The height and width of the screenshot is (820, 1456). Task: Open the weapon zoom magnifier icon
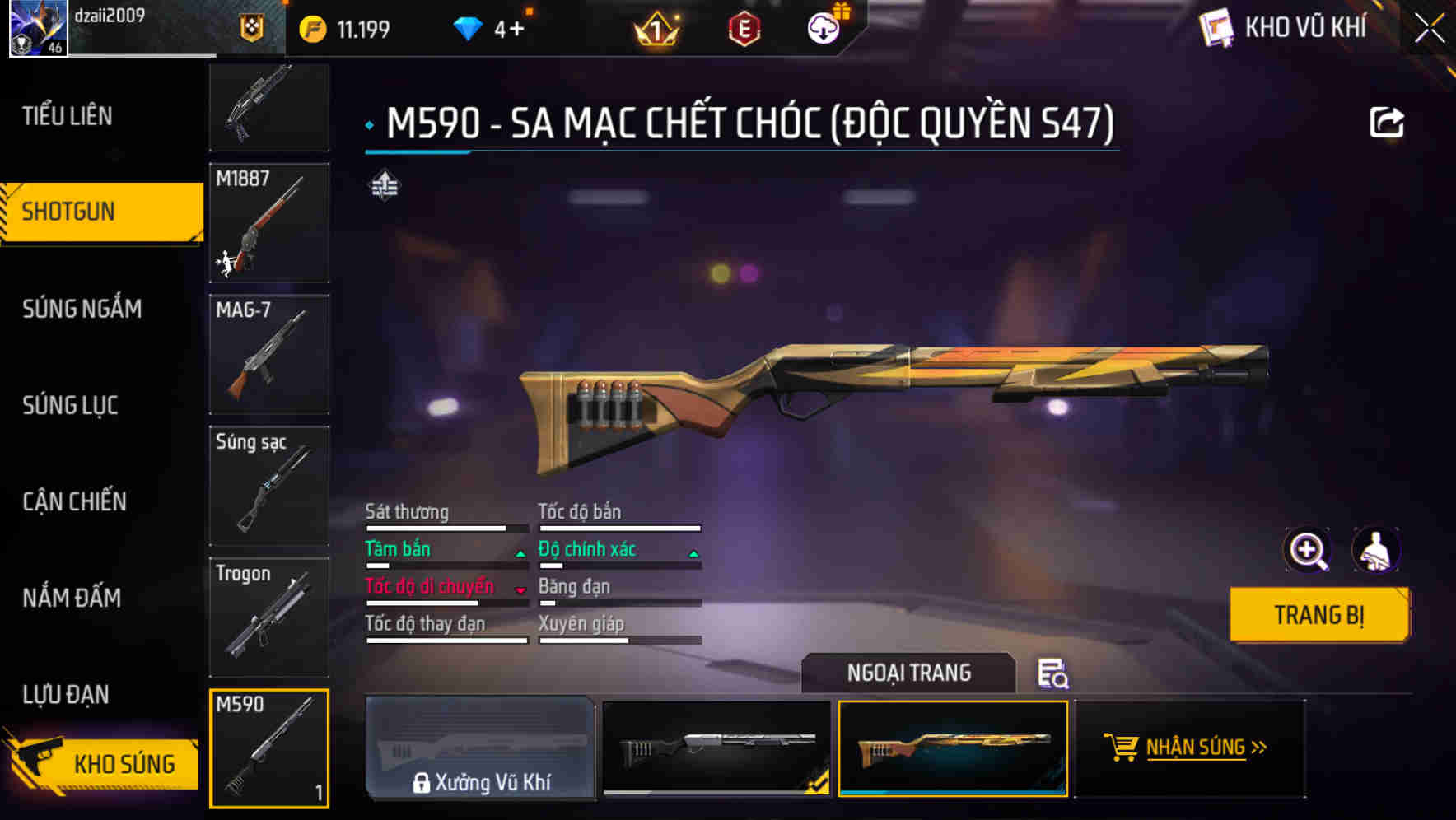pyautogui.click(x=1308, y=550)
